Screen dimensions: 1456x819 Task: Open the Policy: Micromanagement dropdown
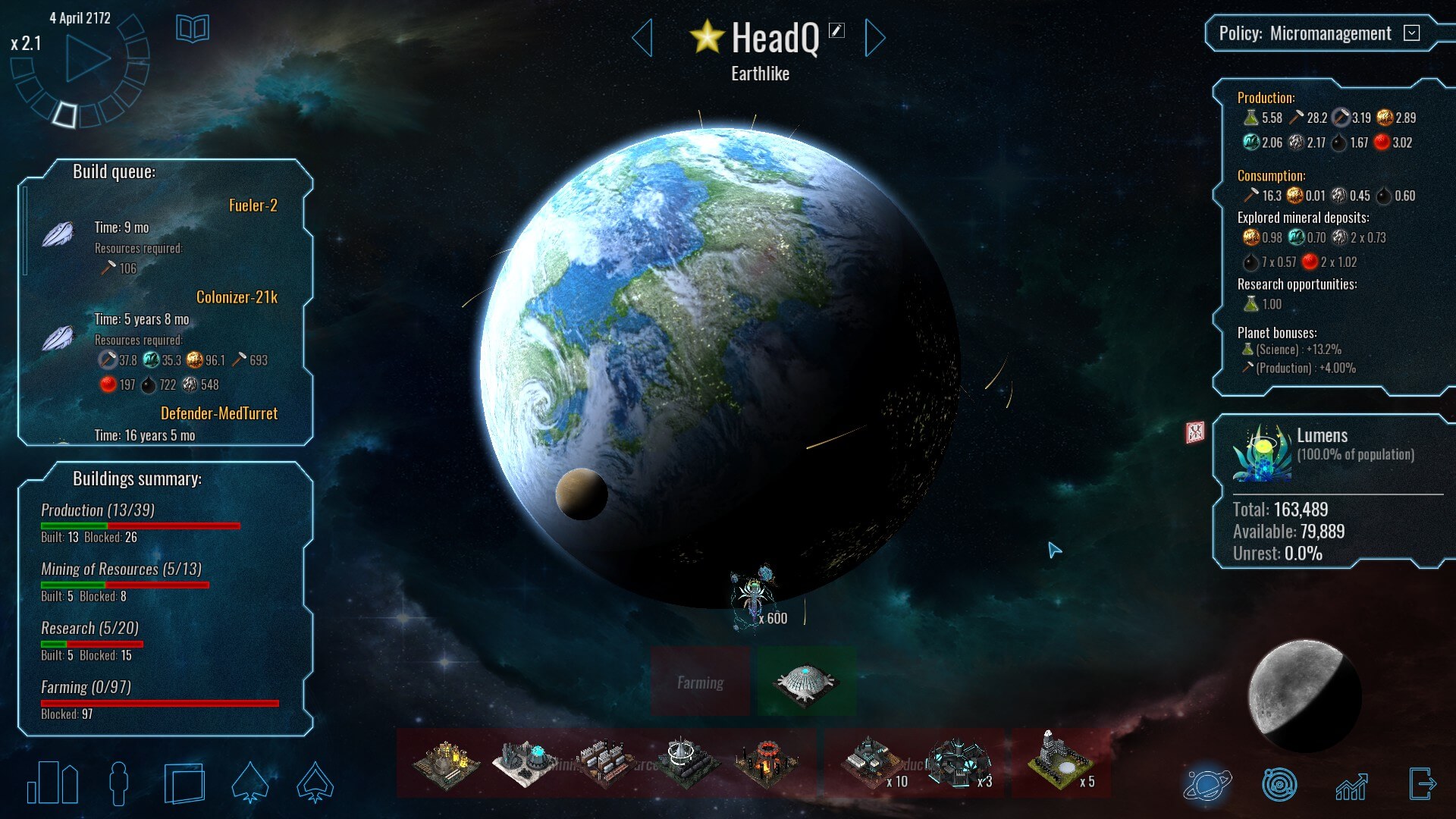[1411, 33]
